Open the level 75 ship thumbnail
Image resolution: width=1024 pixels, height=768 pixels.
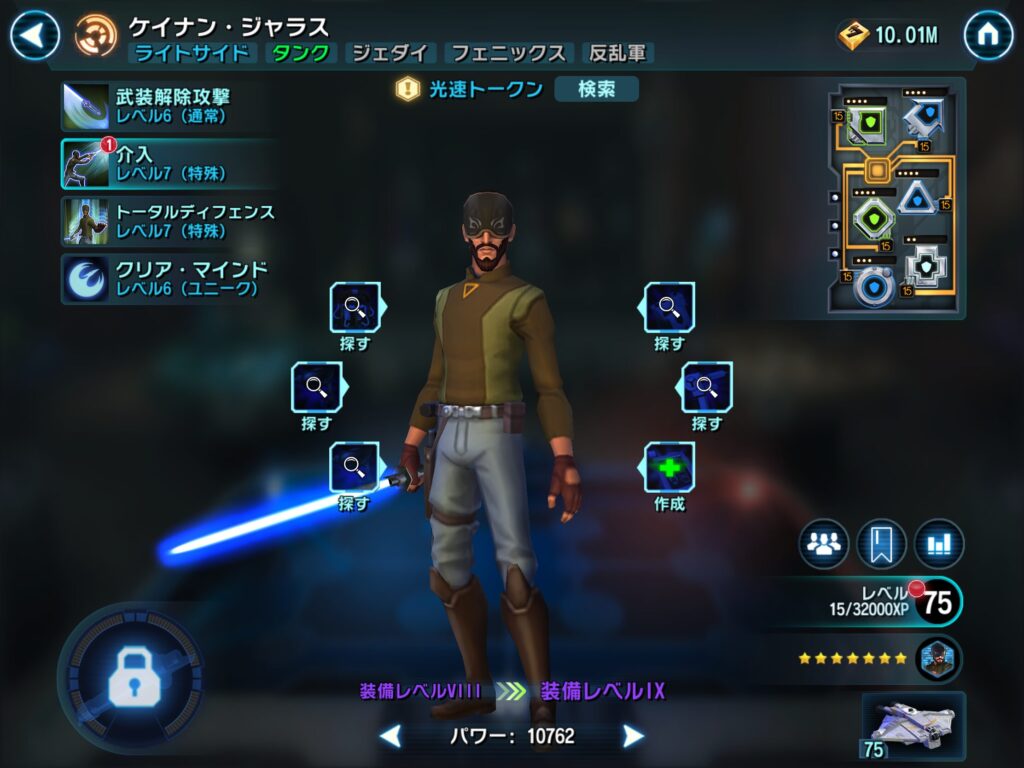click(x=913, y=726)
